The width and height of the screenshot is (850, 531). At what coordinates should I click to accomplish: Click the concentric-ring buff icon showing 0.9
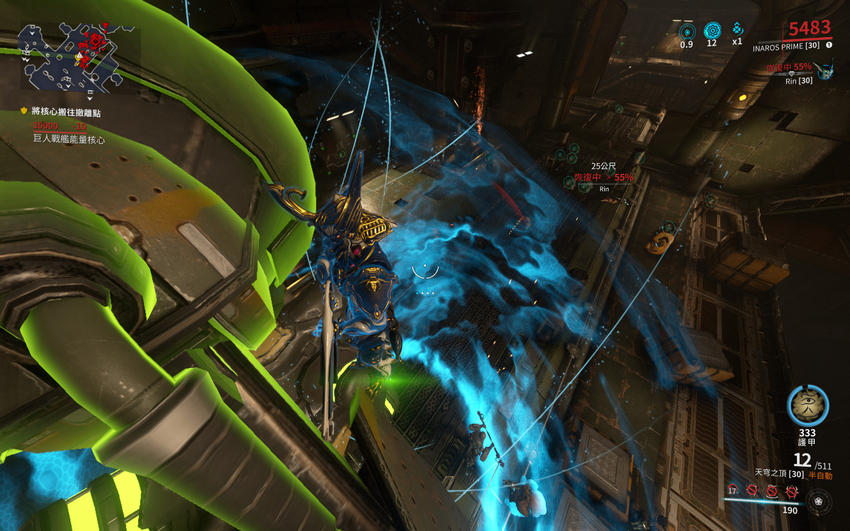[x=686, y=31]
